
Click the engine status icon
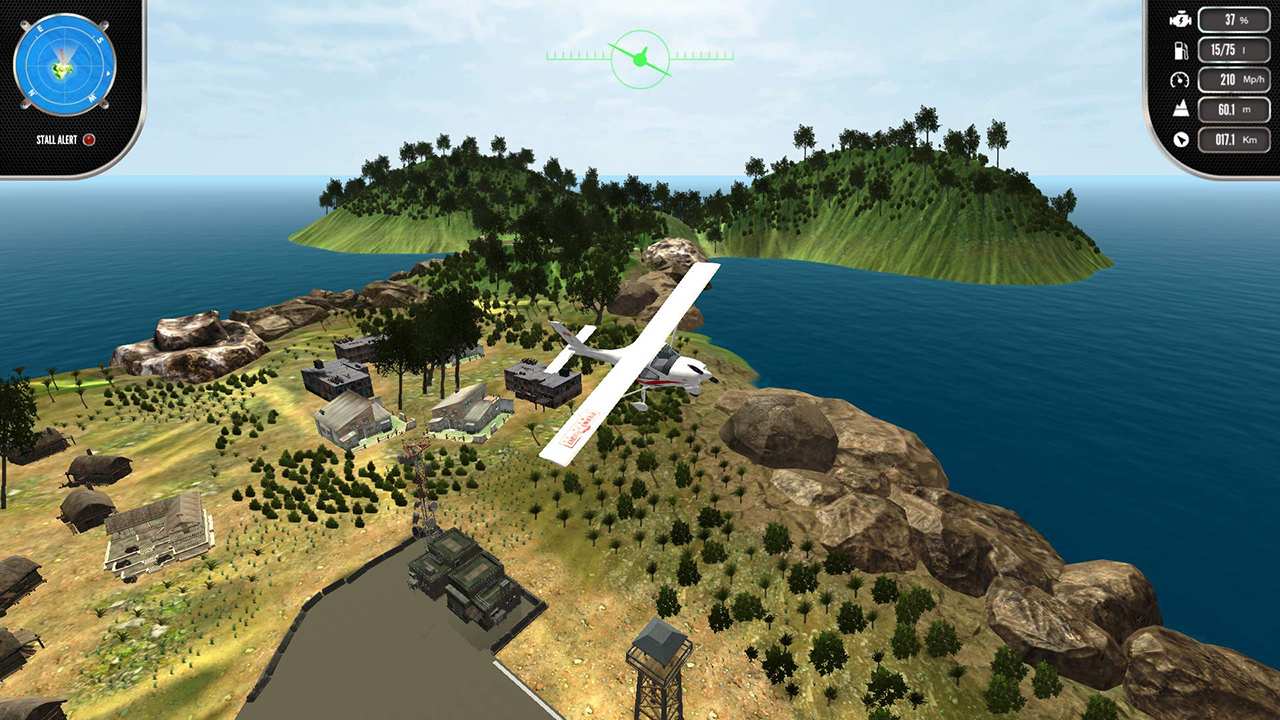coord(1181,20)
